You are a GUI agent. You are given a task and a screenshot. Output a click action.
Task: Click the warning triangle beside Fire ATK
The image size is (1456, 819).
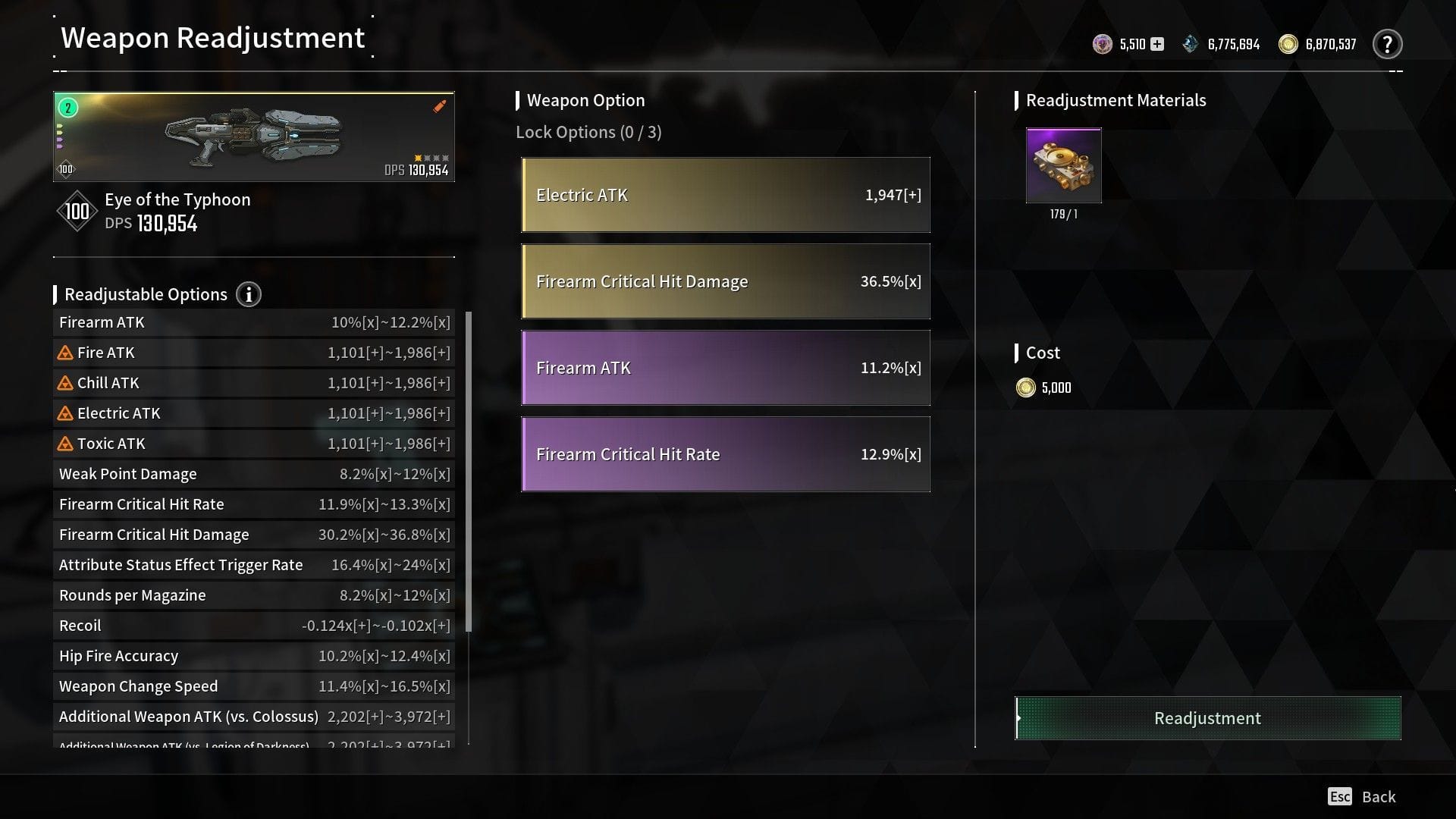(64, 352)
